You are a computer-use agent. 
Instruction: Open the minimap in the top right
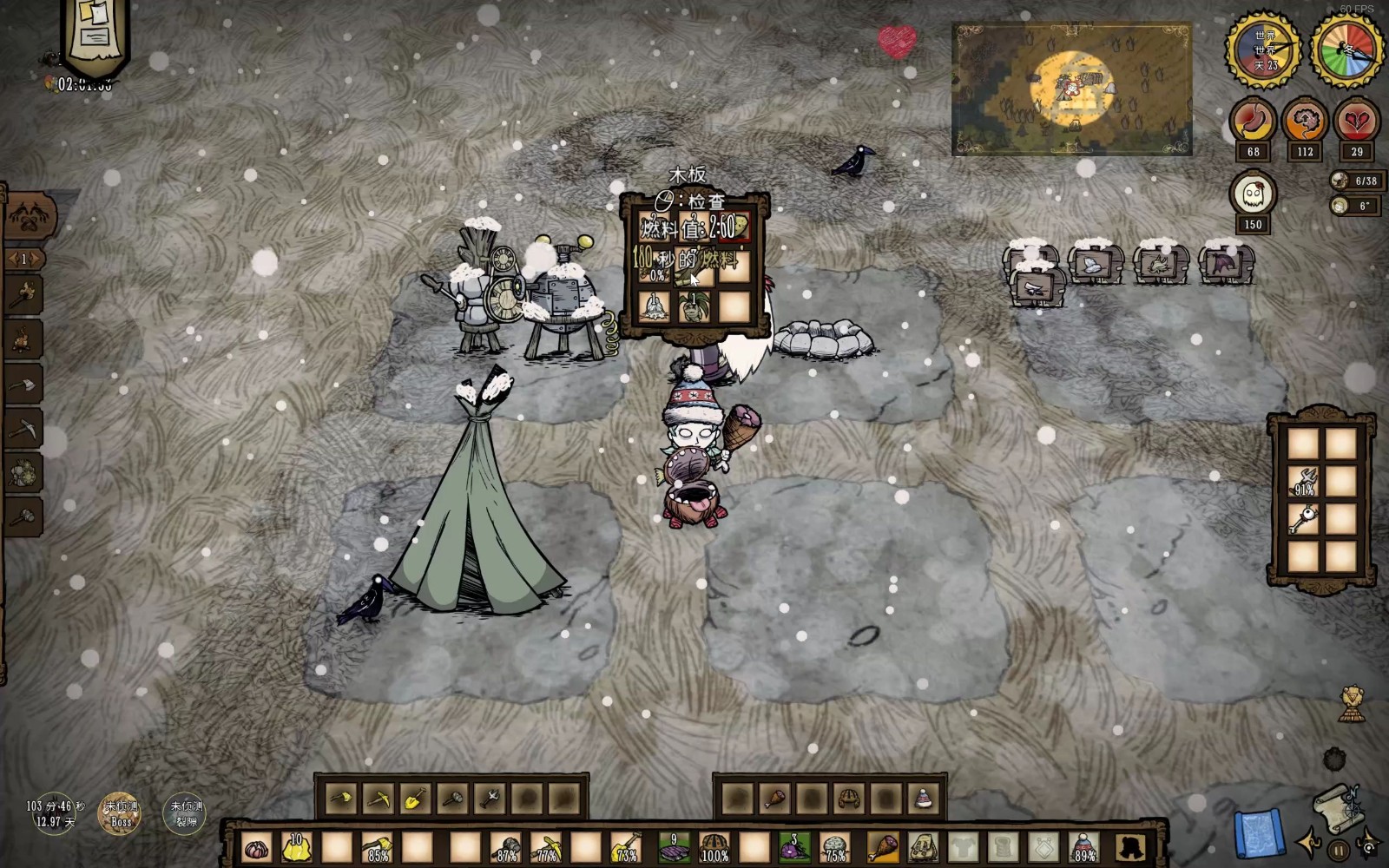pyautogui.click(x=1071, y=89)
